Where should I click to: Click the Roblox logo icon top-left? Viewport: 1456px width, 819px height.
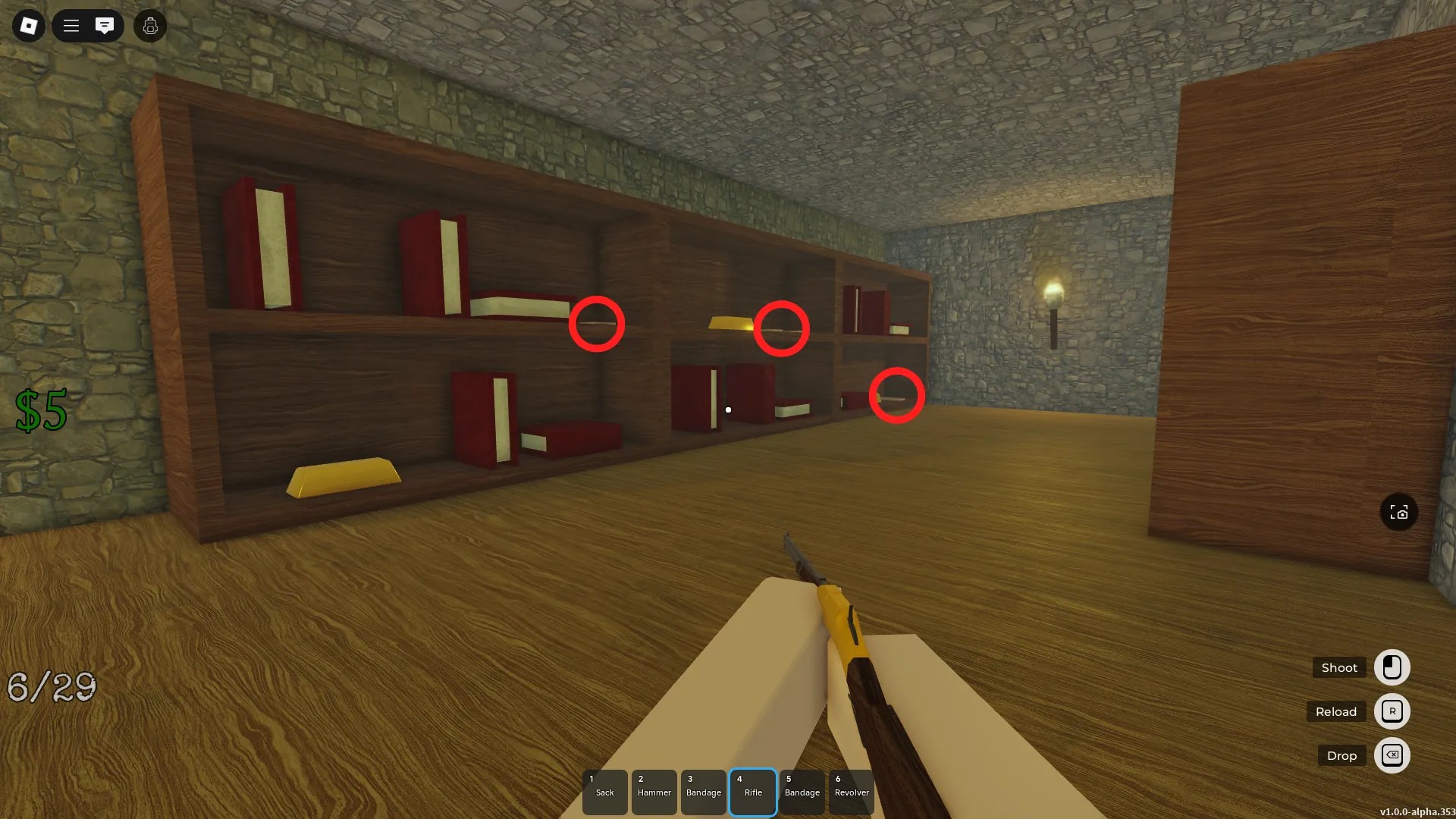(x=28, y=26)
